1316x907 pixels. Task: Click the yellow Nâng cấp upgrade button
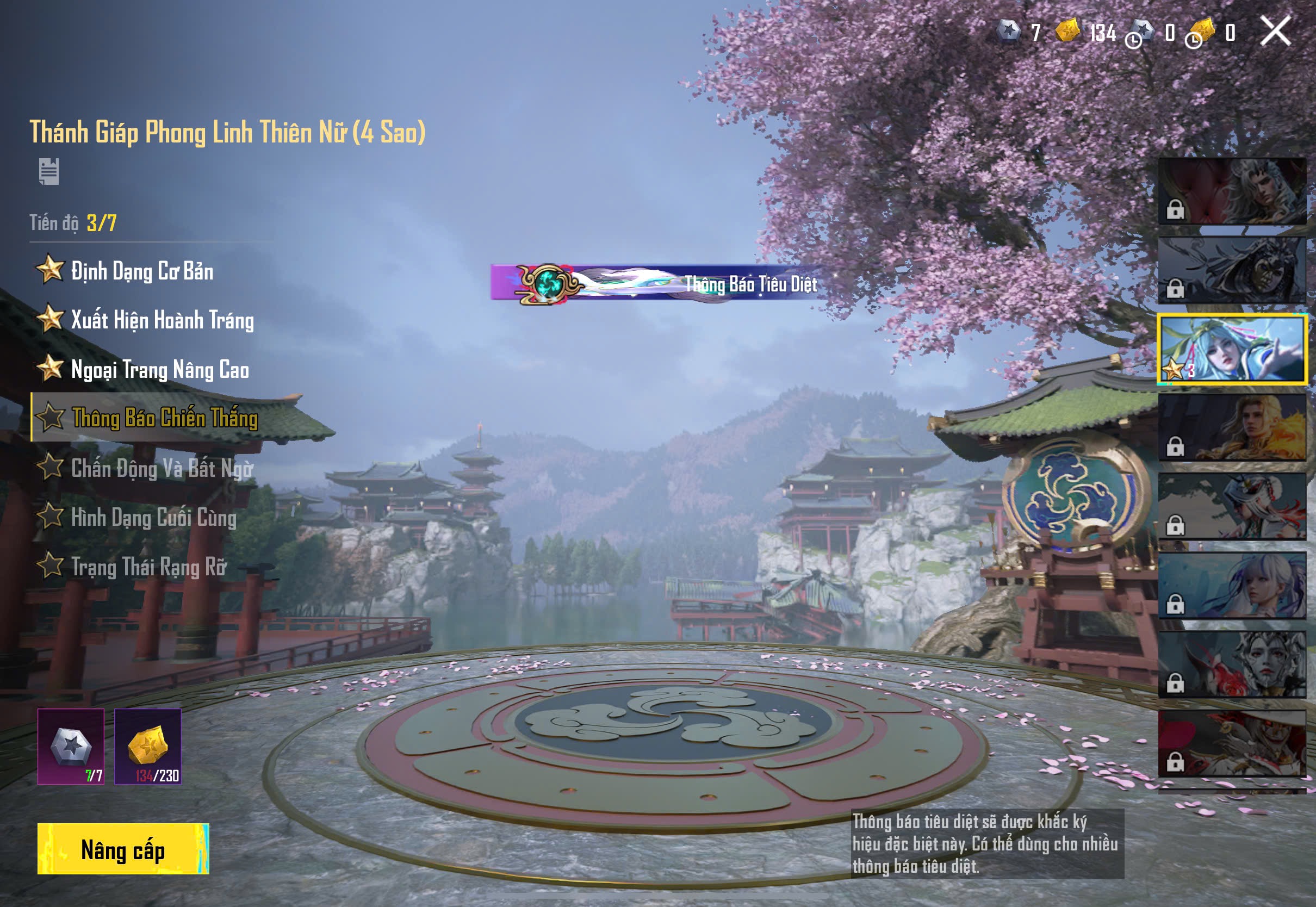click(123, 848)
